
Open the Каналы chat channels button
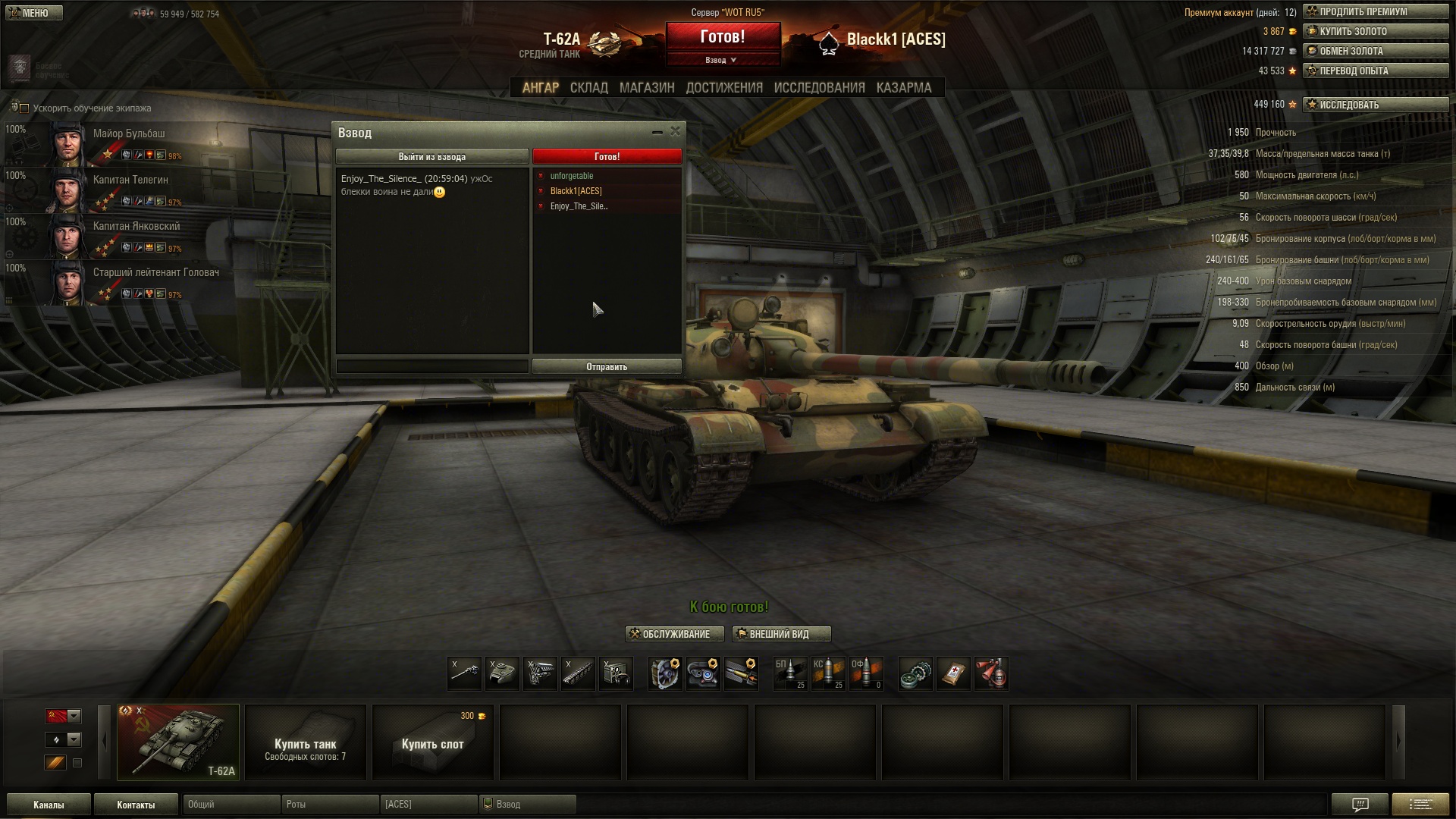(49, 805)
